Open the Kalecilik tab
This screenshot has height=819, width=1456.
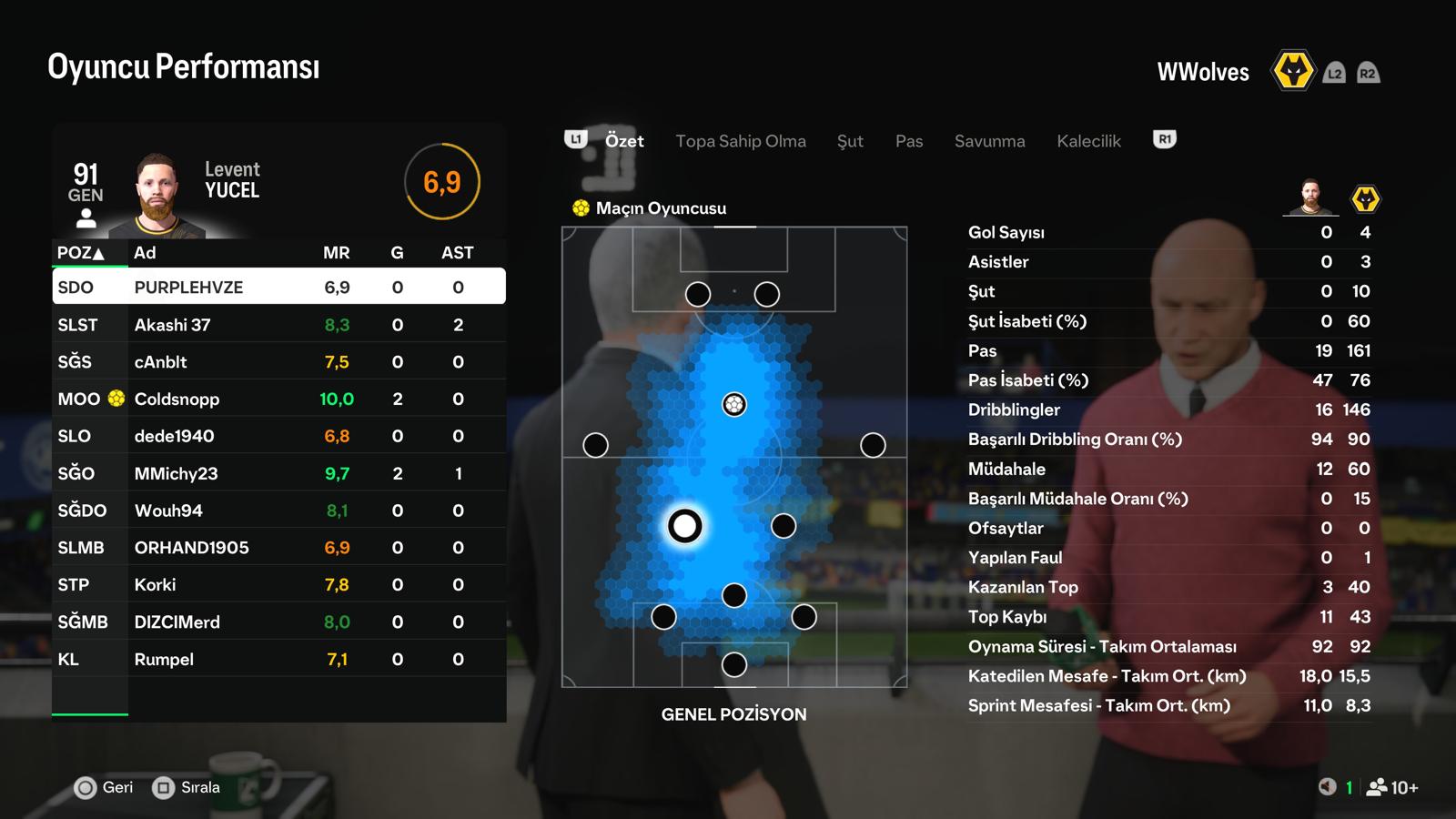click(1088, 141)
